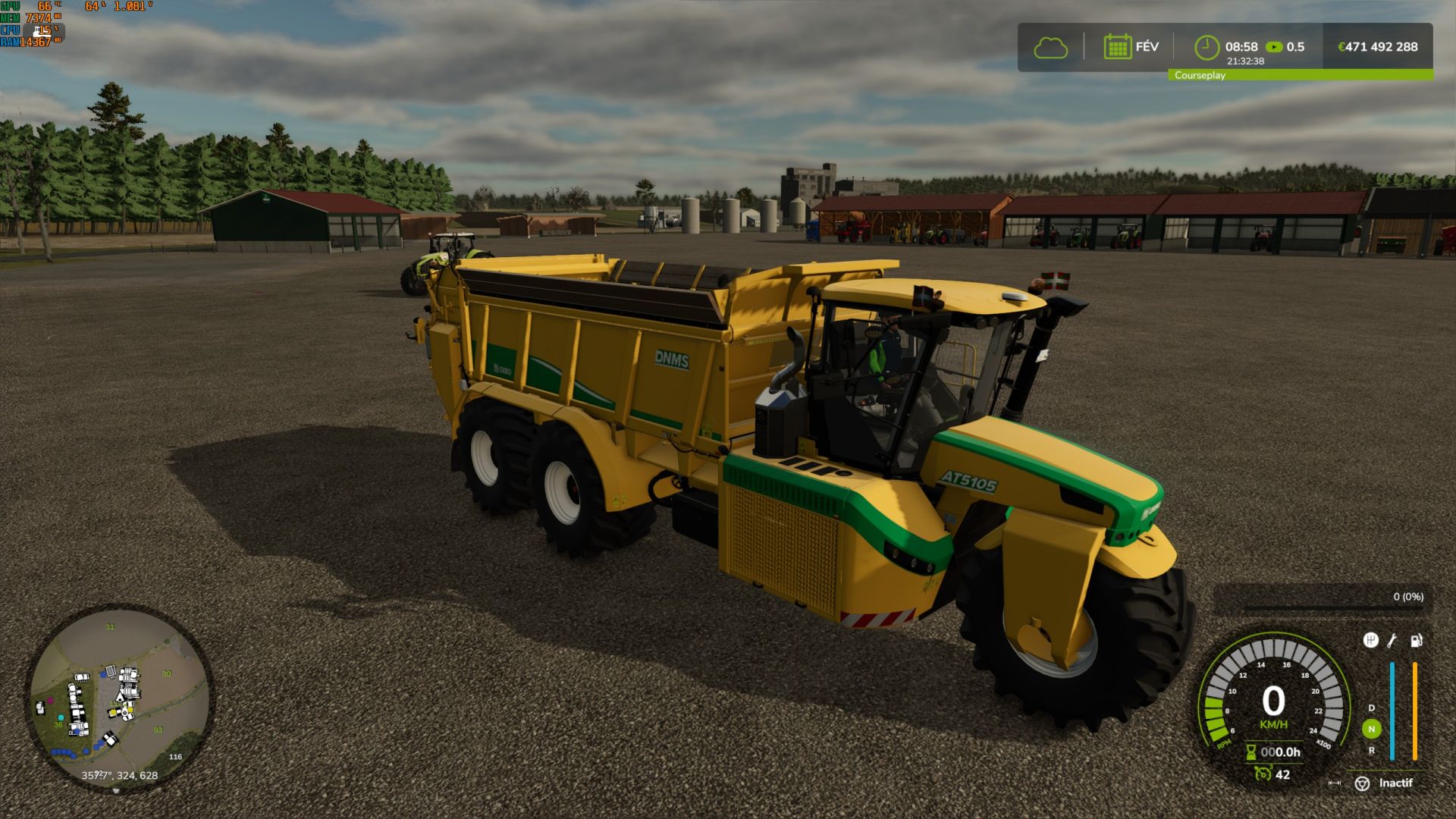
Task: Click the fuel pump icon
Action: 1416,640
